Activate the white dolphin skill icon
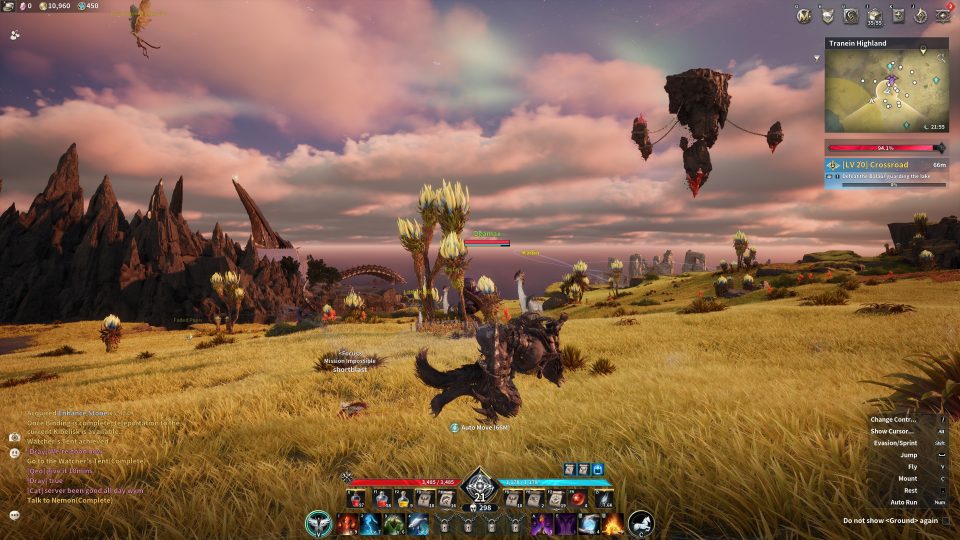This screenshot has height=540, width=960. point(418,523)
